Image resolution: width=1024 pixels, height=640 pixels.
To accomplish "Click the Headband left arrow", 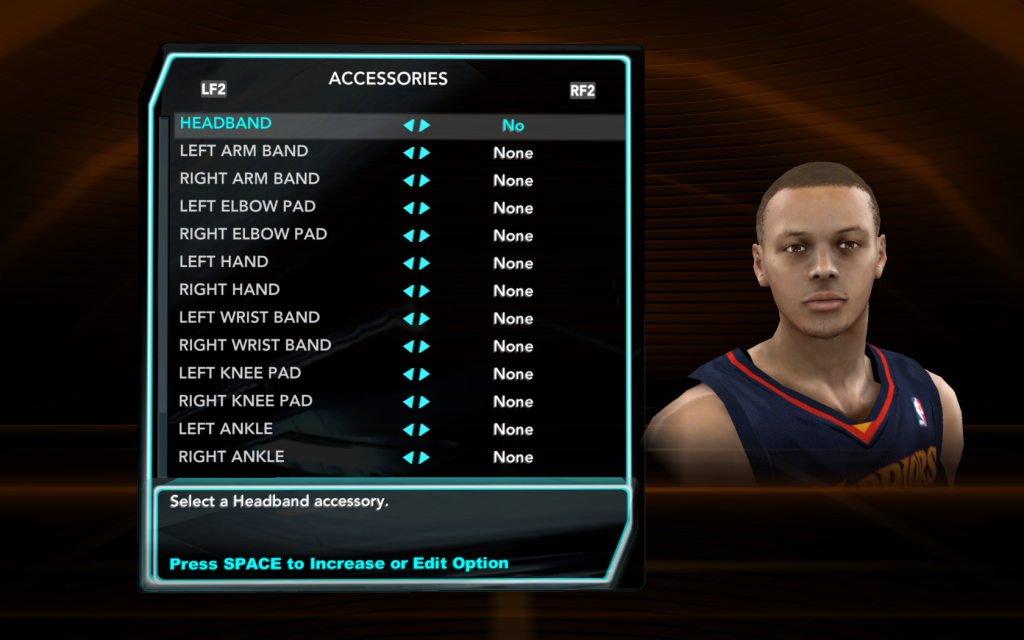I will pyautogui.click(x=408, y=126).
